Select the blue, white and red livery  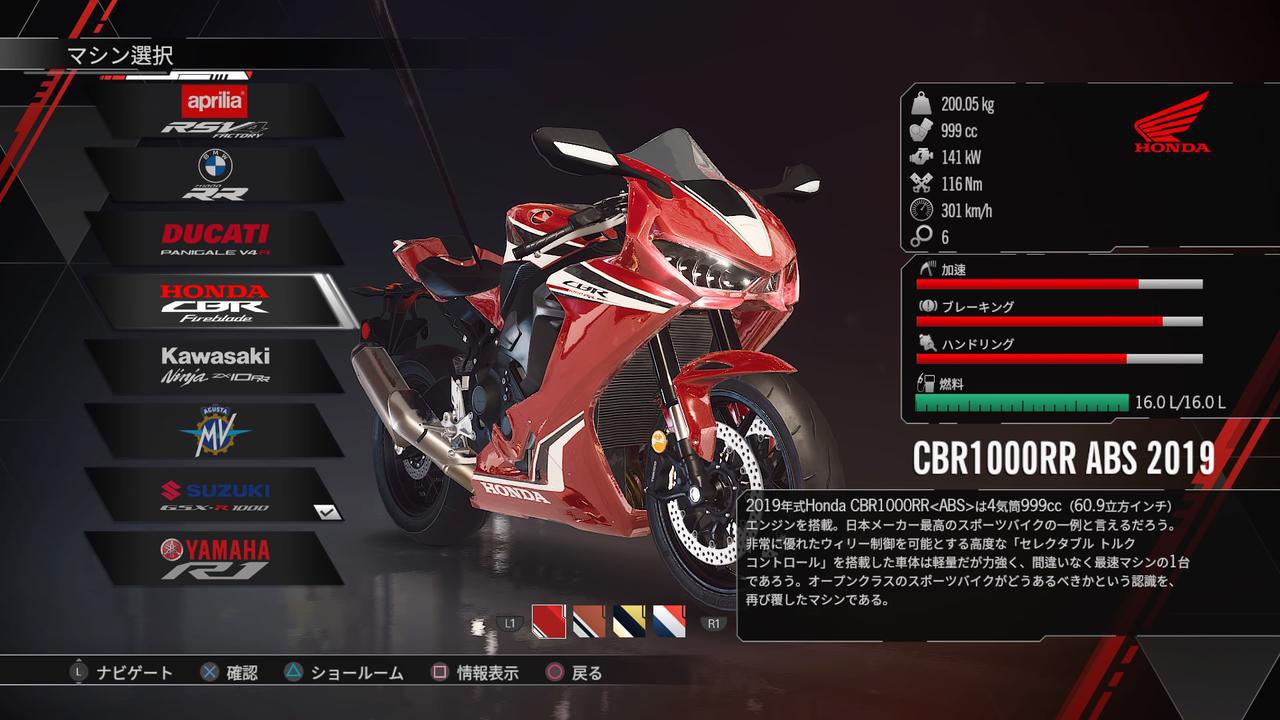669,622
